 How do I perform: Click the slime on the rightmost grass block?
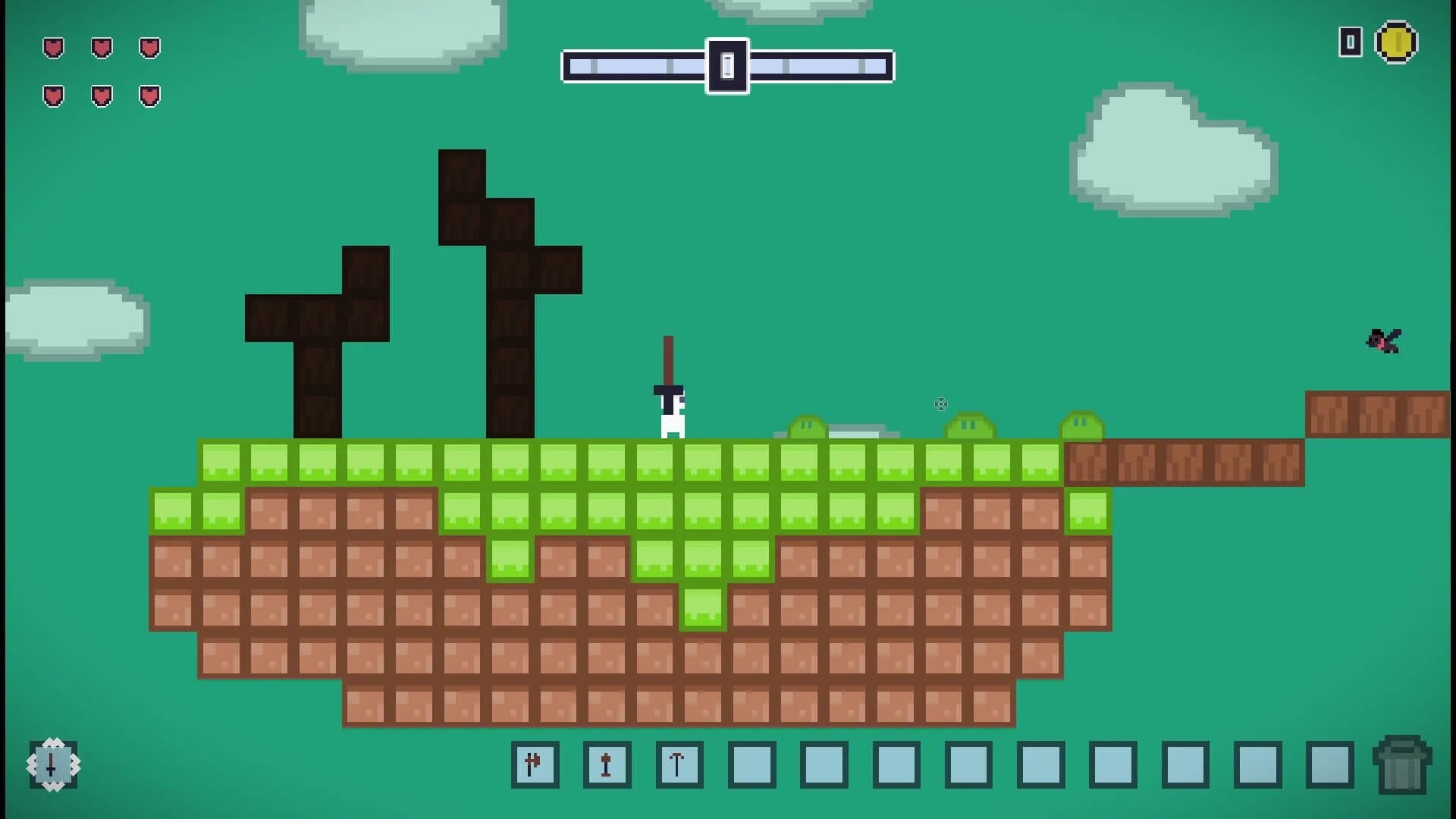[1081, 427]
